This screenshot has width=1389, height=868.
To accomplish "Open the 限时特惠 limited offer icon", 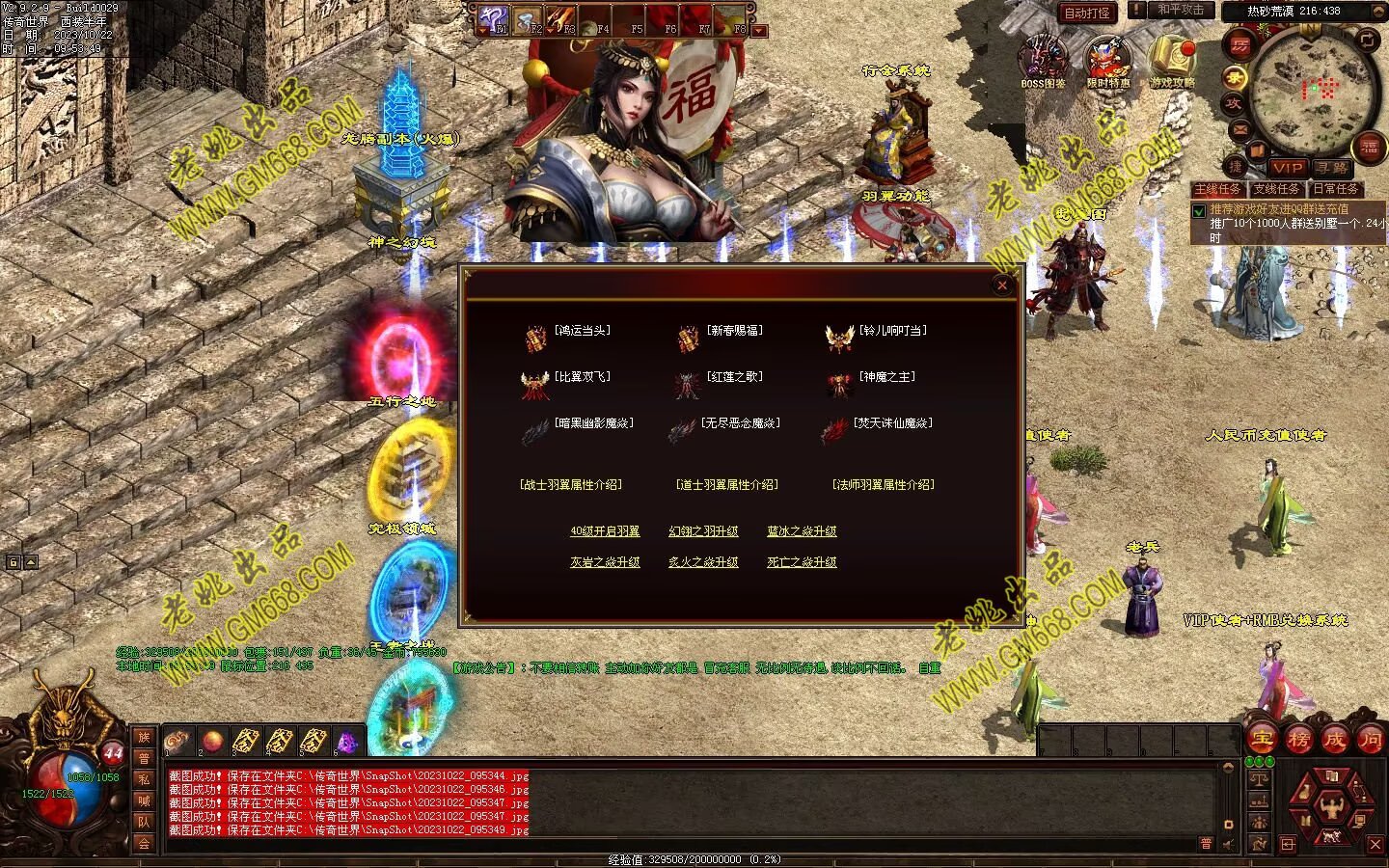I will coord(1107,60).
